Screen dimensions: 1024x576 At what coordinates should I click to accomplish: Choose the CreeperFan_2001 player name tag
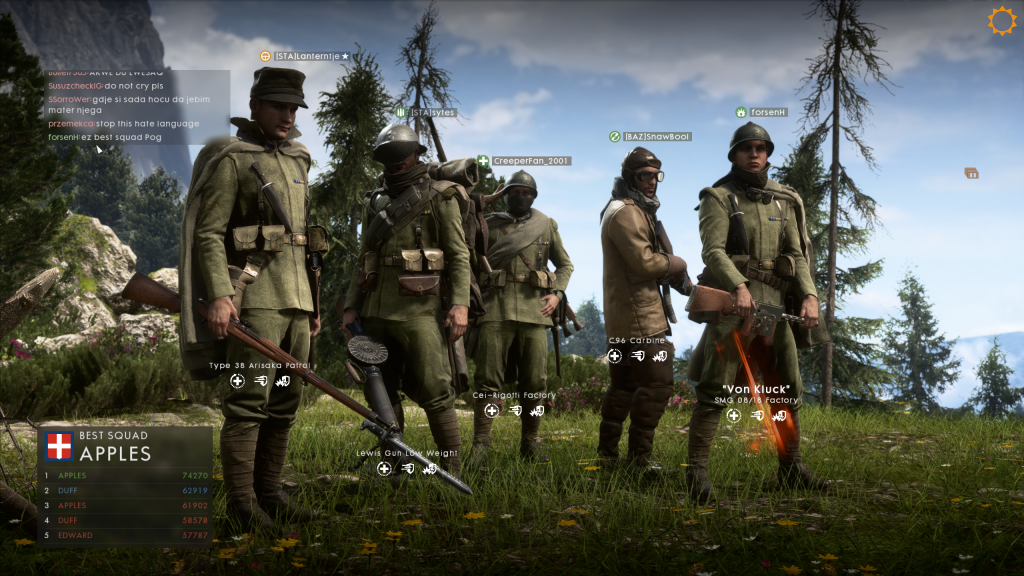point(530,161)
